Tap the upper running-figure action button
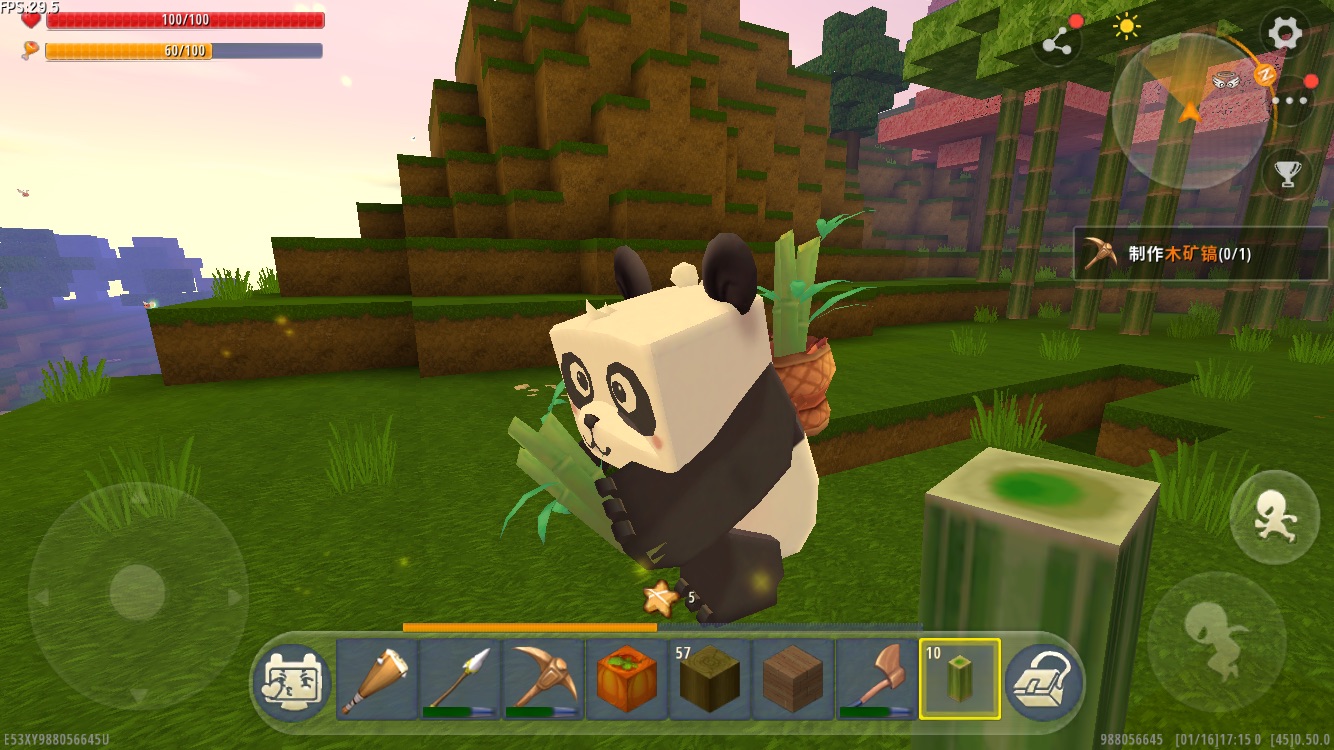The width and height of the screenshot is (1334, 750). pyautogui.click(x=1274, y=517)
